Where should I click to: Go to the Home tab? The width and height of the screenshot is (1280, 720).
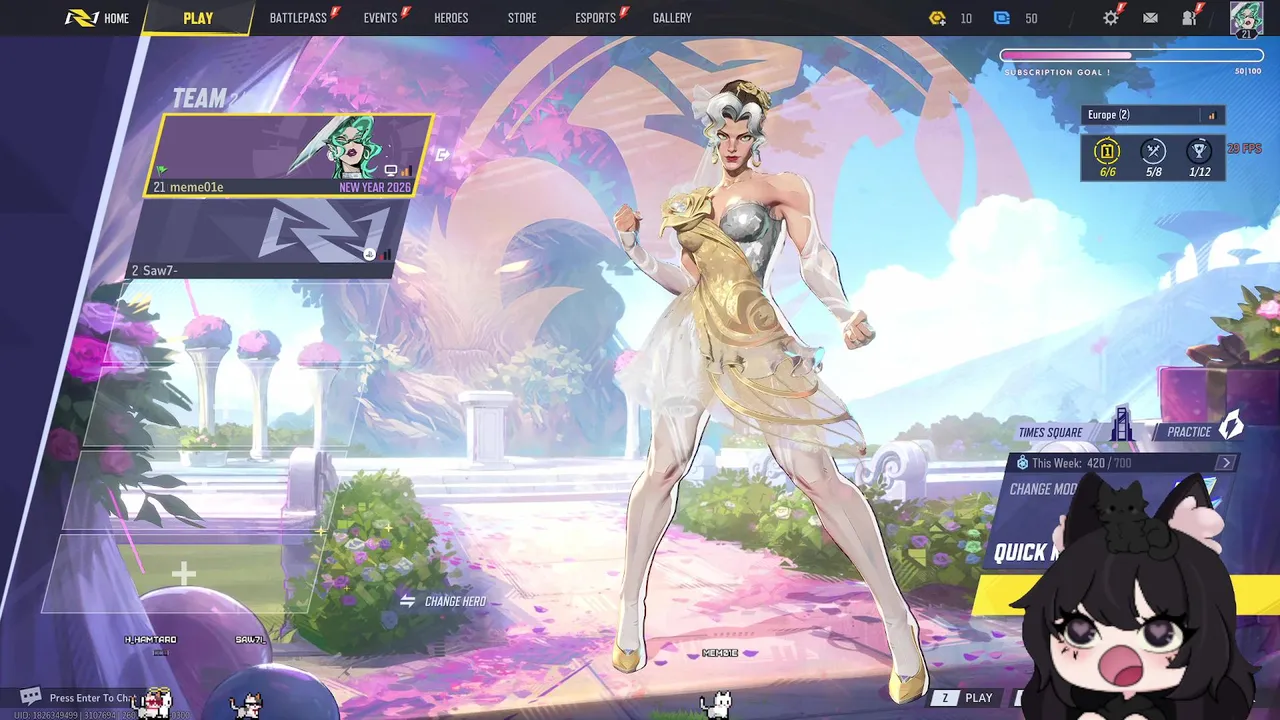98,18
